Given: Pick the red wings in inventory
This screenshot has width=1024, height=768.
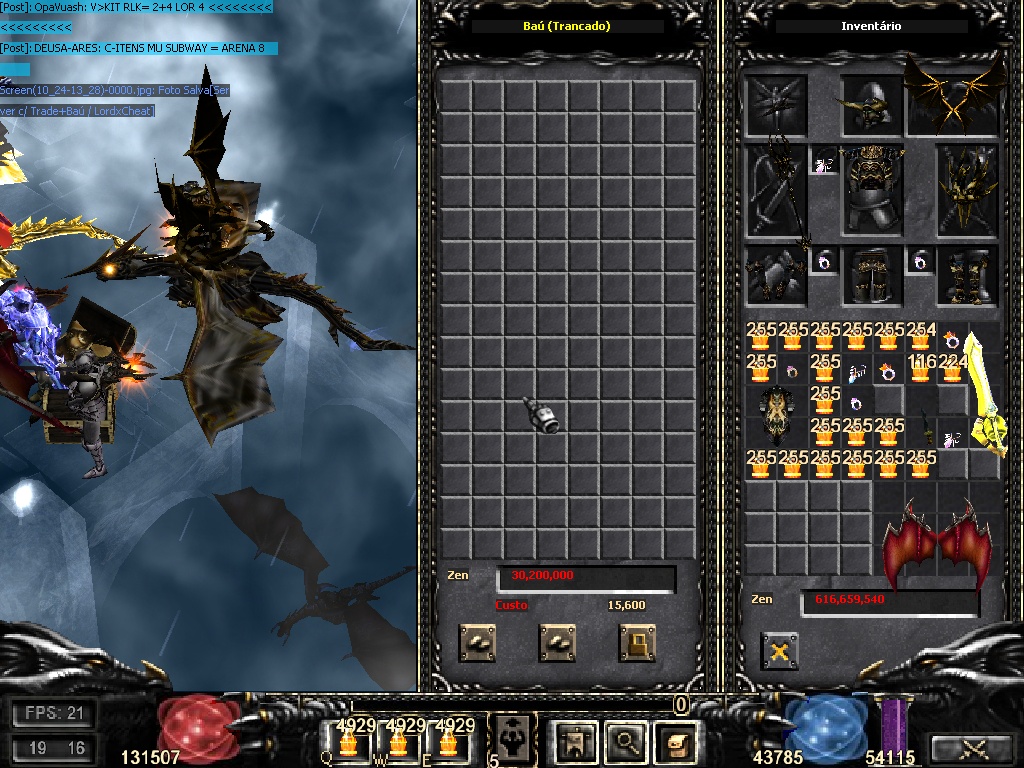Looking at the screenshot, I should coord(936,545).
